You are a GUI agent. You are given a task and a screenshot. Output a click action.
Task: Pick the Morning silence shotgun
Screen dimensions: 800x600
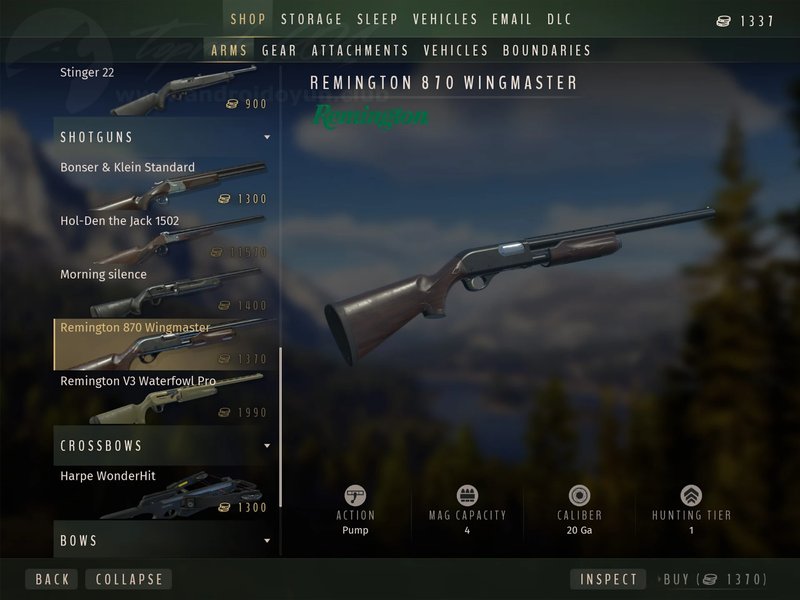pyautogui.click(x=163, y=290)
